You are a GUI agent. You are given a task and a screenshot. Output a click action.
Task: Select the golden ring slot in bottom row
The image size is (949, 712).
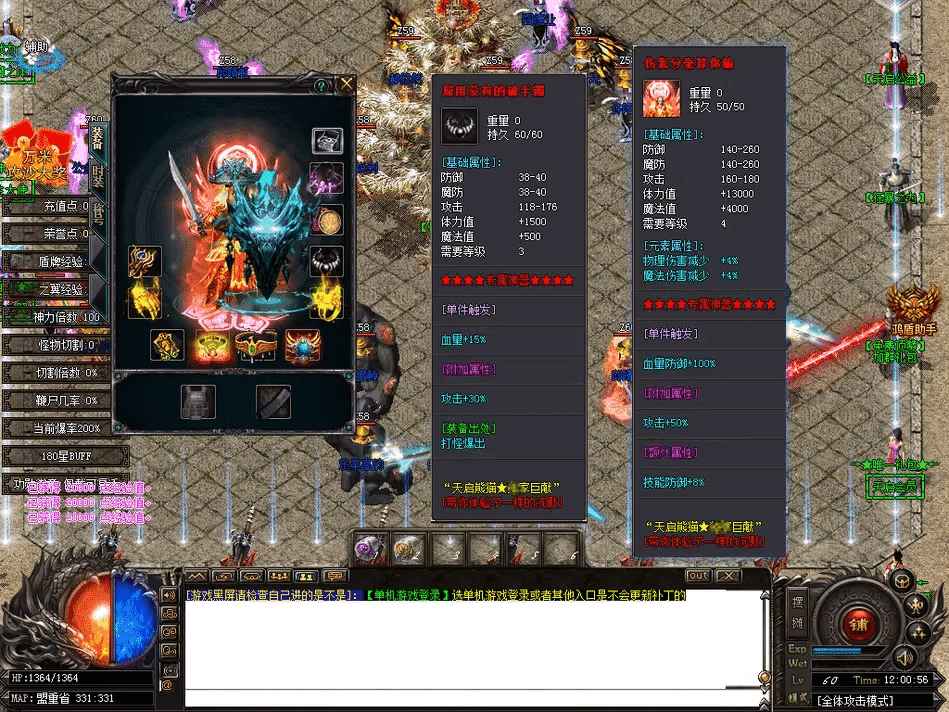coord(210,345)
